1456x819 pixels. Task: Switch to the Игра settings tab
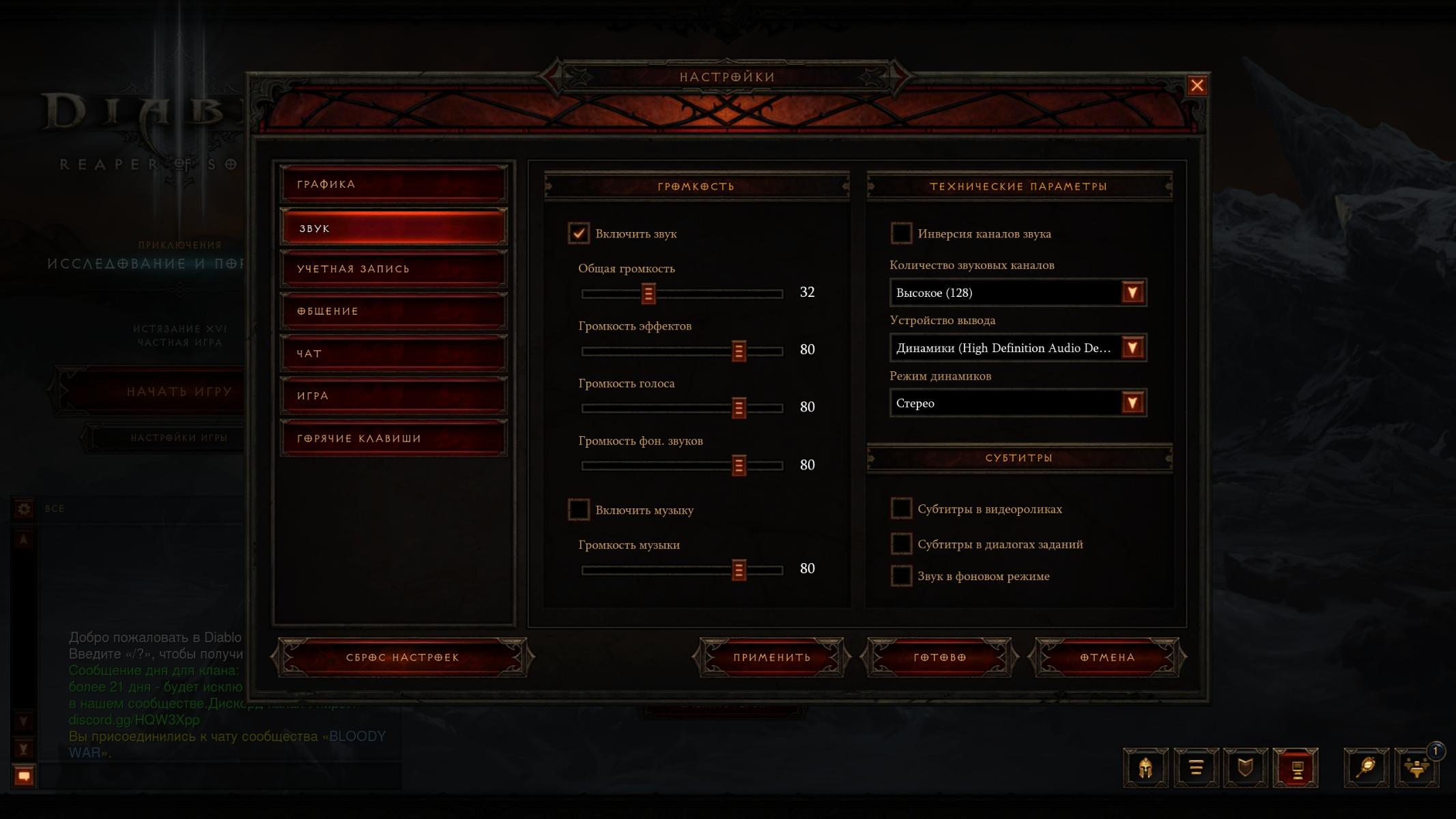coord(393,396)
